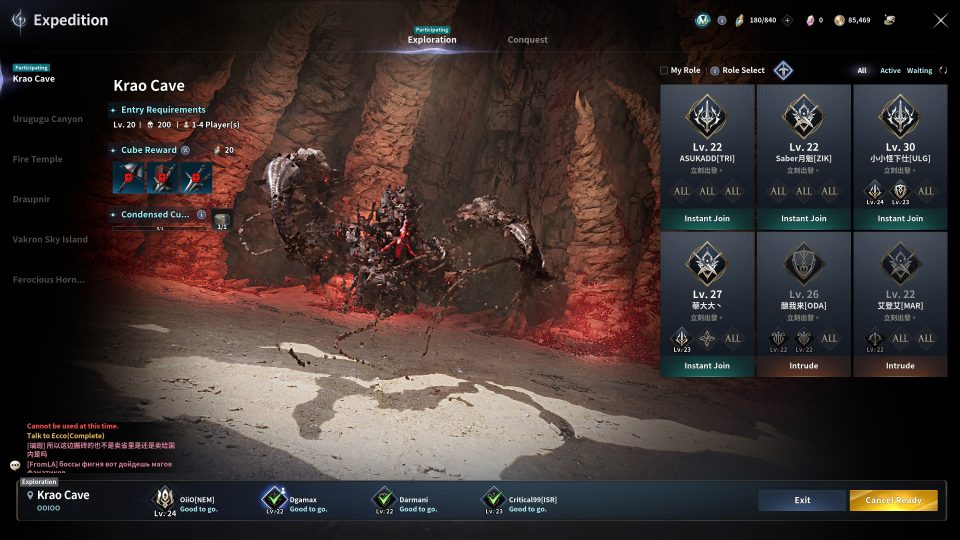
Task: Cancel Ready status
Action: (893, 500)
